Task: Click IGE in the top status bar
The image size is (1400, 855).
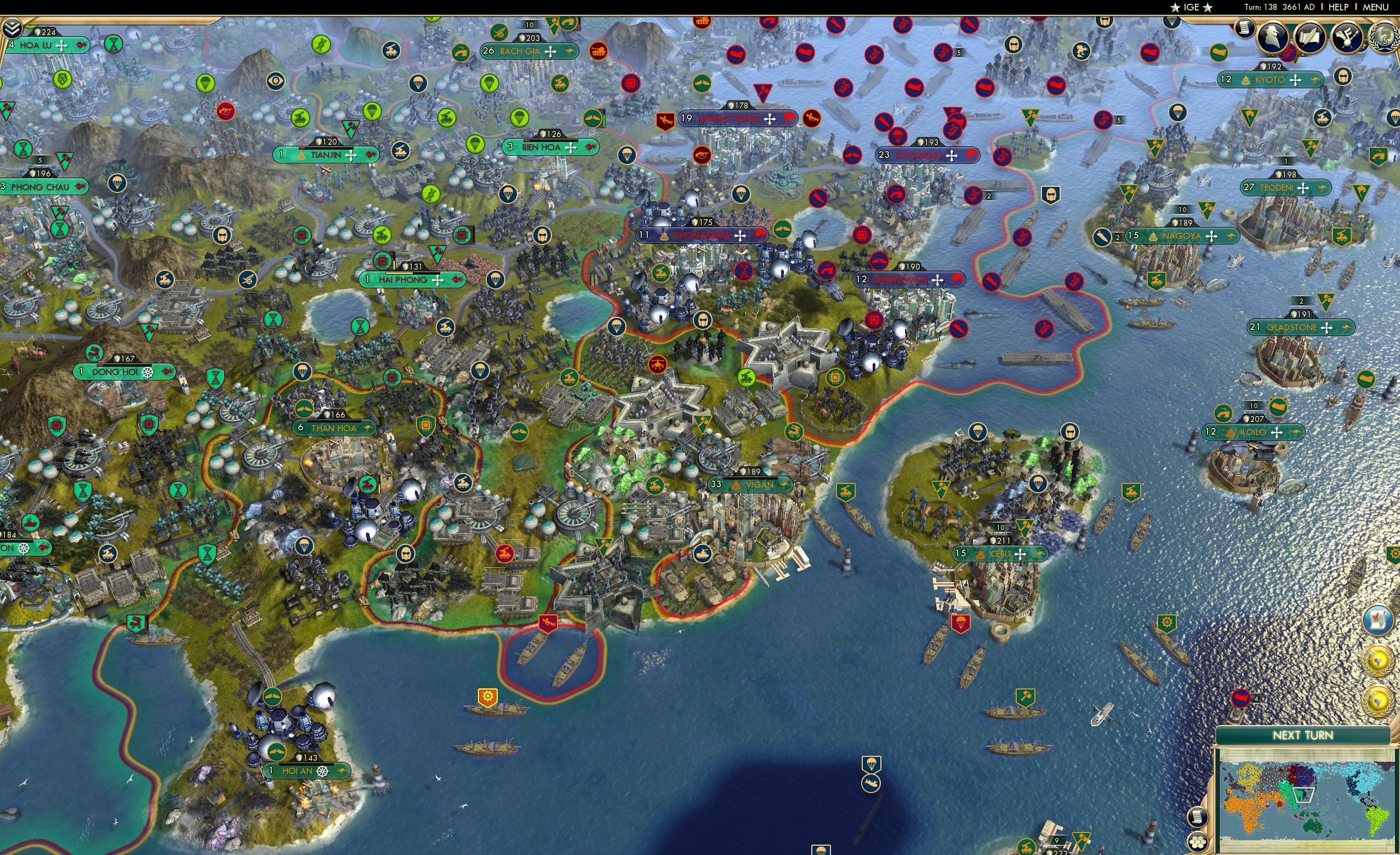Action: click(1191, 7)
